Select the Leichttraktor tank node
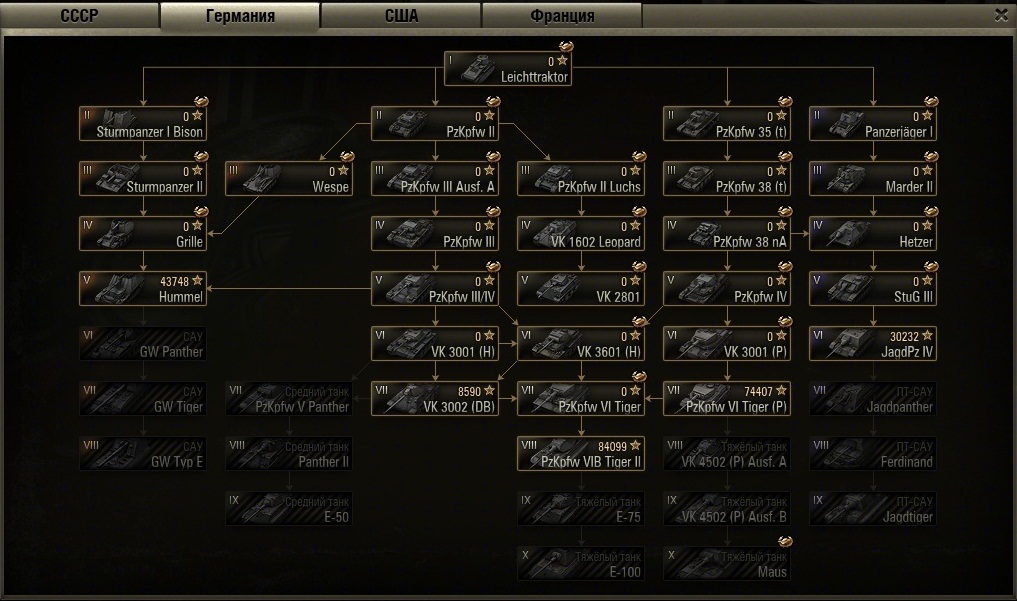The height and width of the screenshot is (601, 1017). coord(508,69)
